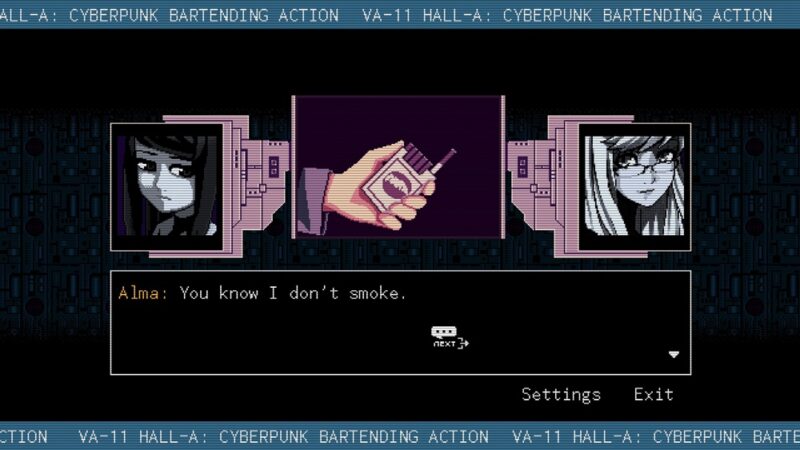Advance dialogue with the white arrow
The height and width of the screenshot is (450, 800).
click(674, 354)
